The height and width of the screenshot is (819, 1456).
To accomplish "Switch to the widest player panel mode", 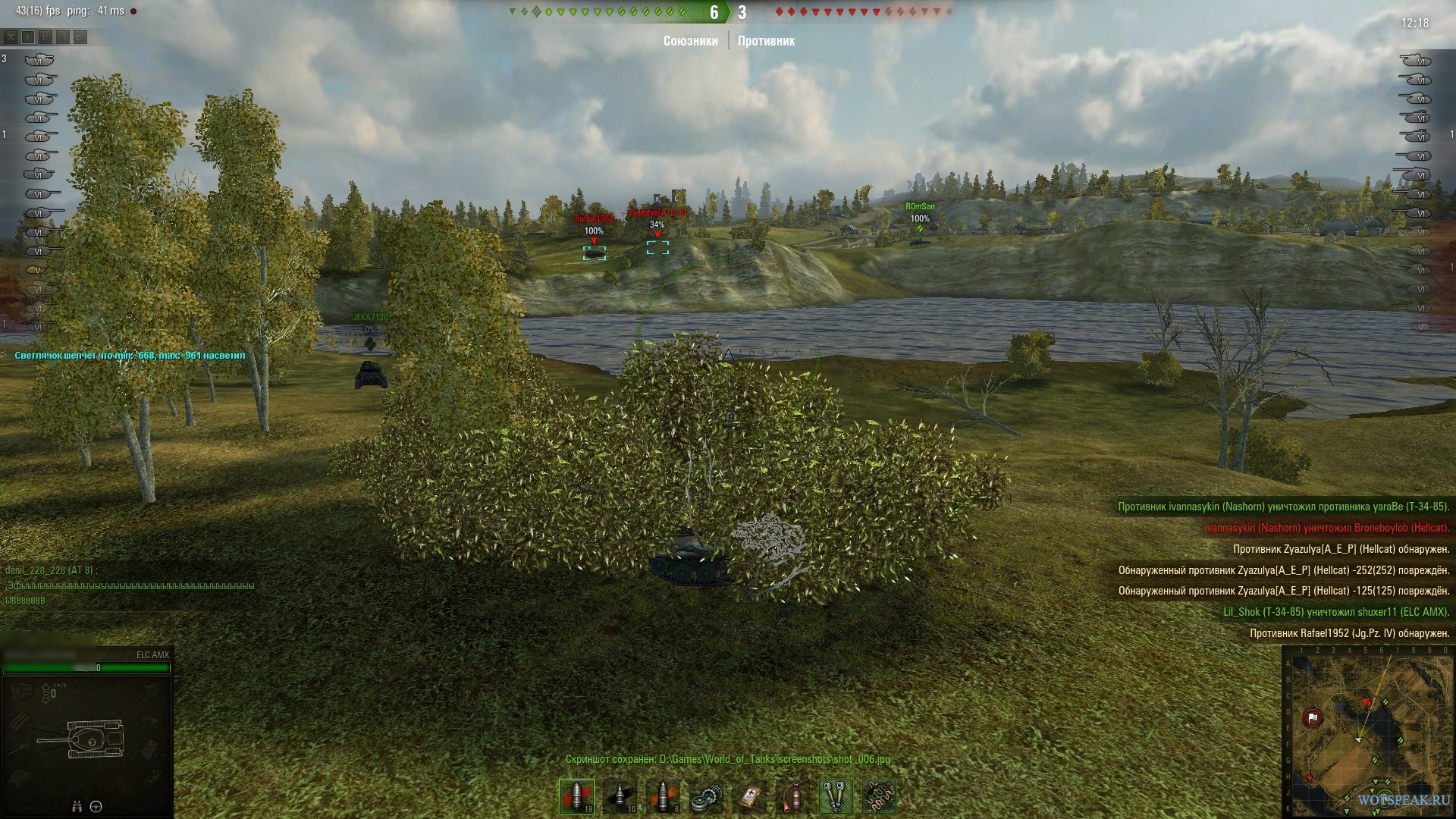I will click(80, 36).
